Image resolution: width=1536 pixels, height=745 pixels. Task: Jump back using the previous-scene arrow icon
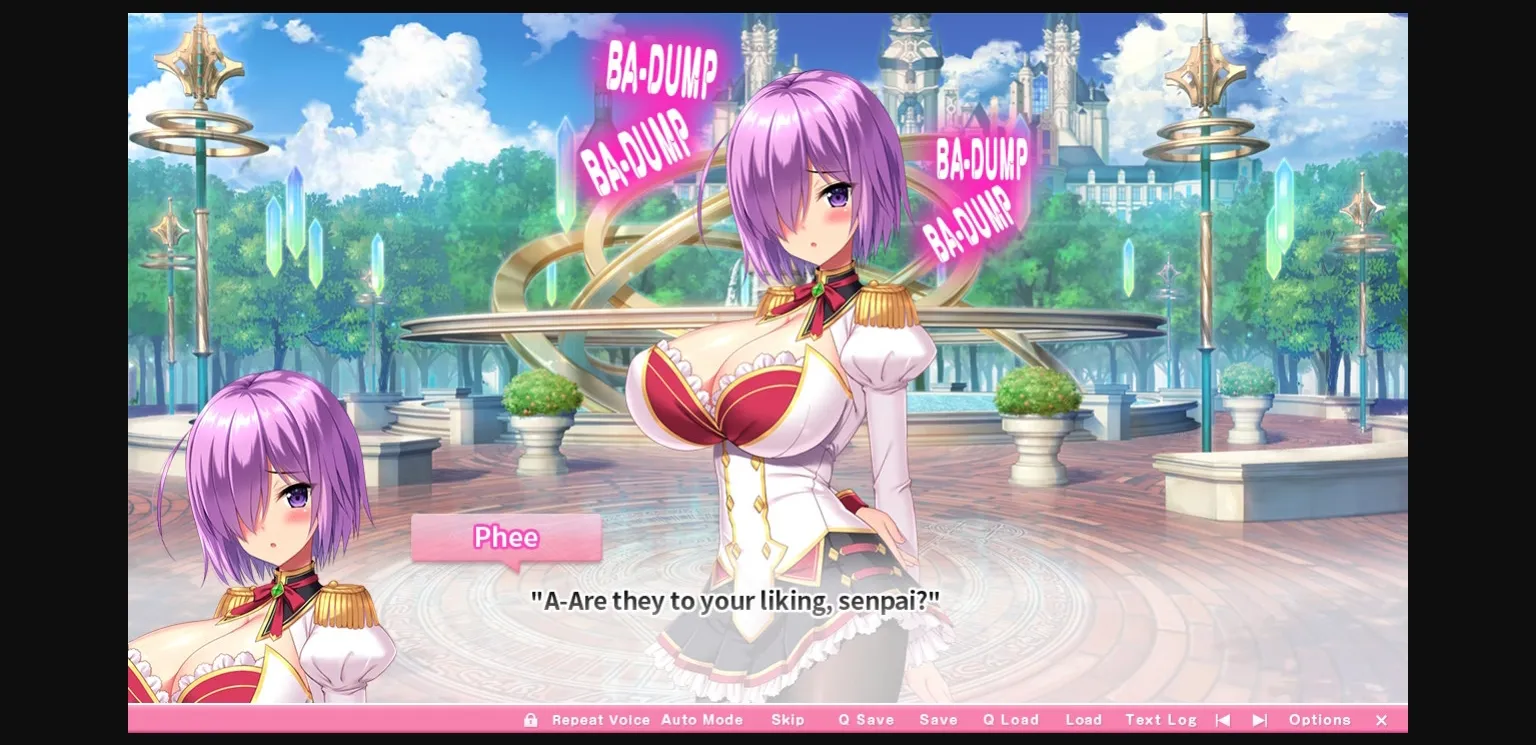tap(1224, 720)
